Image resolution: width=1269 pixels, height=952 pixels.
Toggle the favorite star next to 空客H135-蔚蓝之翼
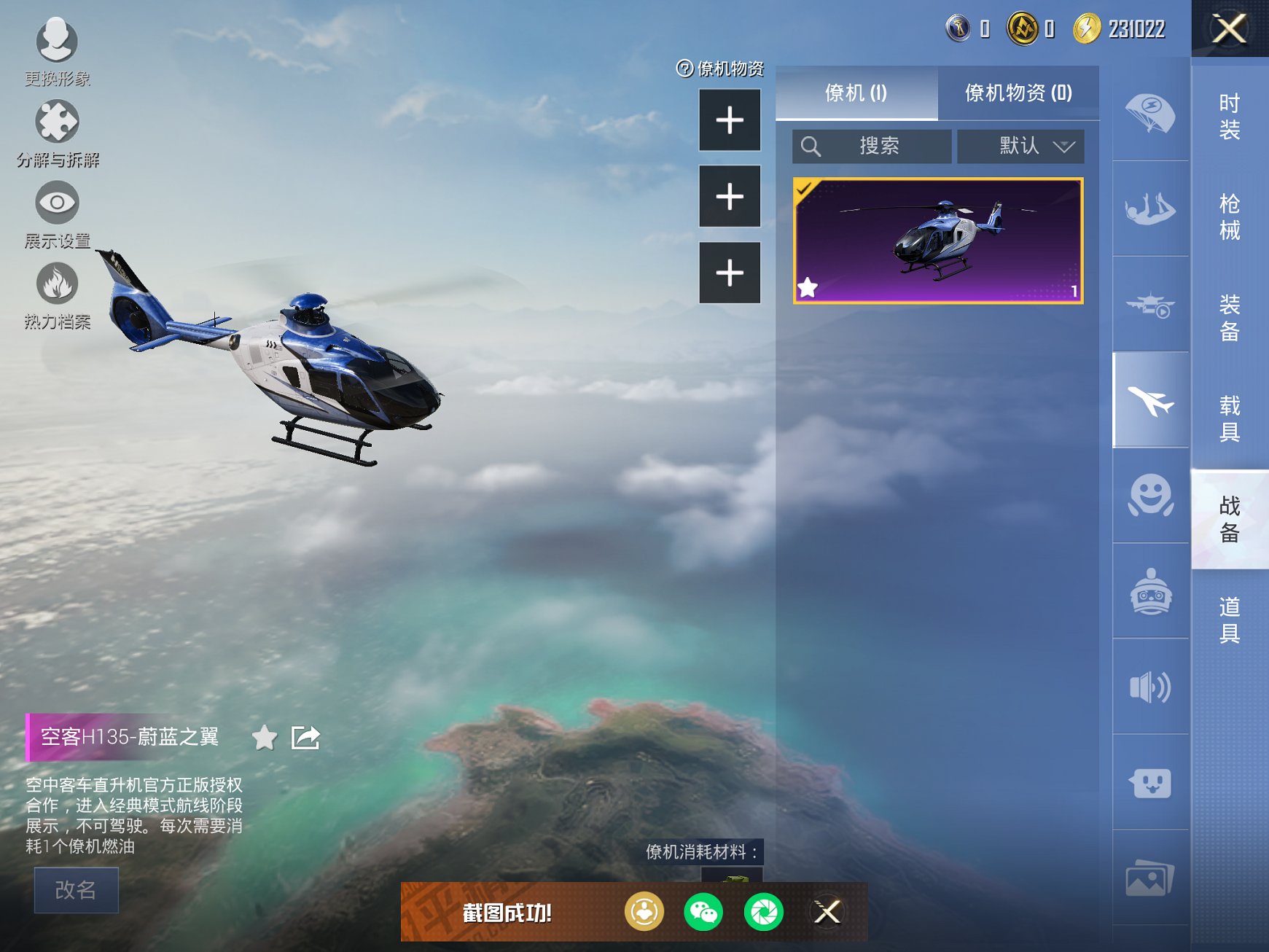pos(265,738)
